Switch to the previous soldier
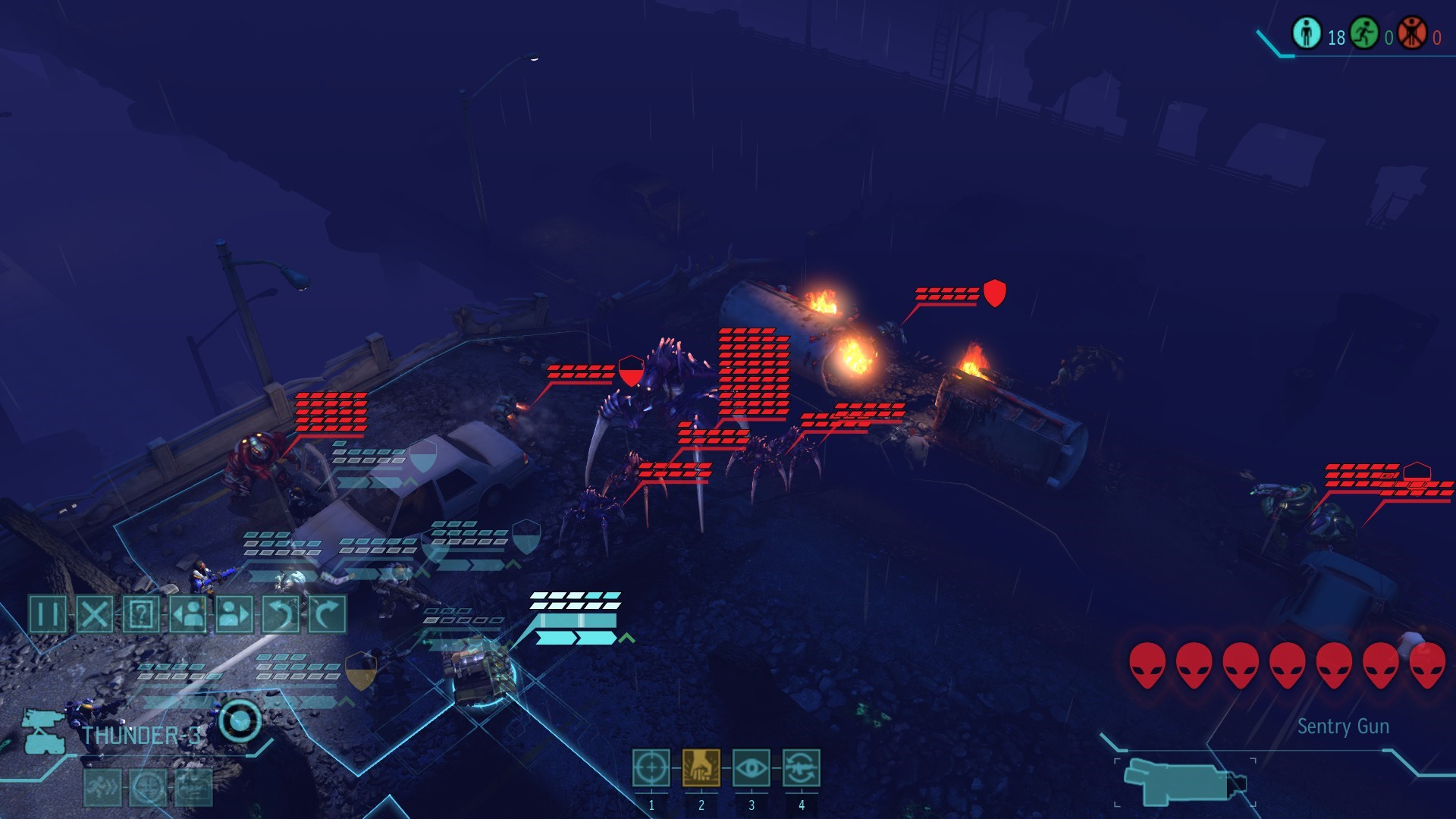1456x819 pixels. (187, 613)
